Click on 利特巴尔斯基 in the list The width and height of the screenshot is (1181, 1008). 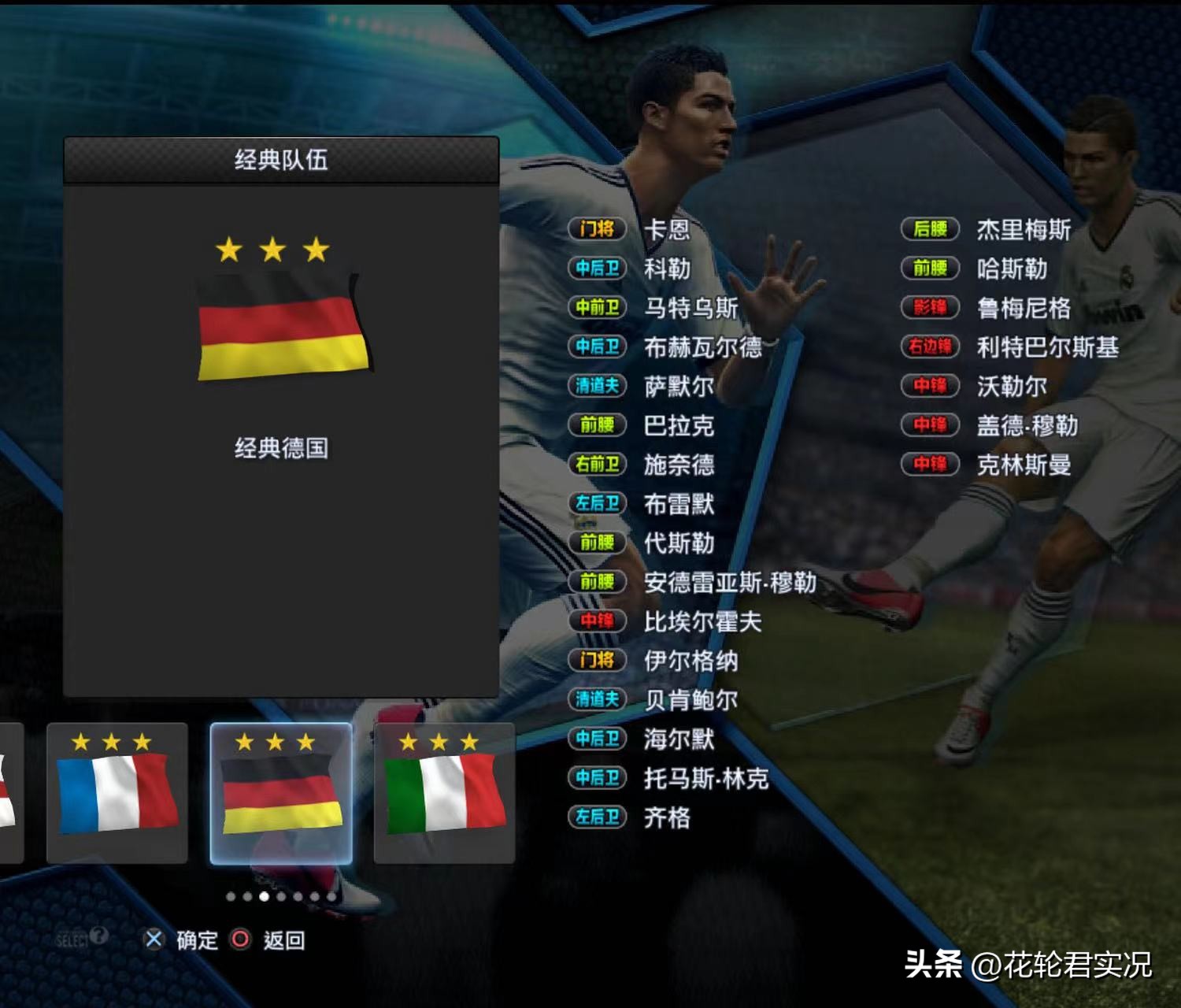pyautogui.click(x=1047, y=346)
